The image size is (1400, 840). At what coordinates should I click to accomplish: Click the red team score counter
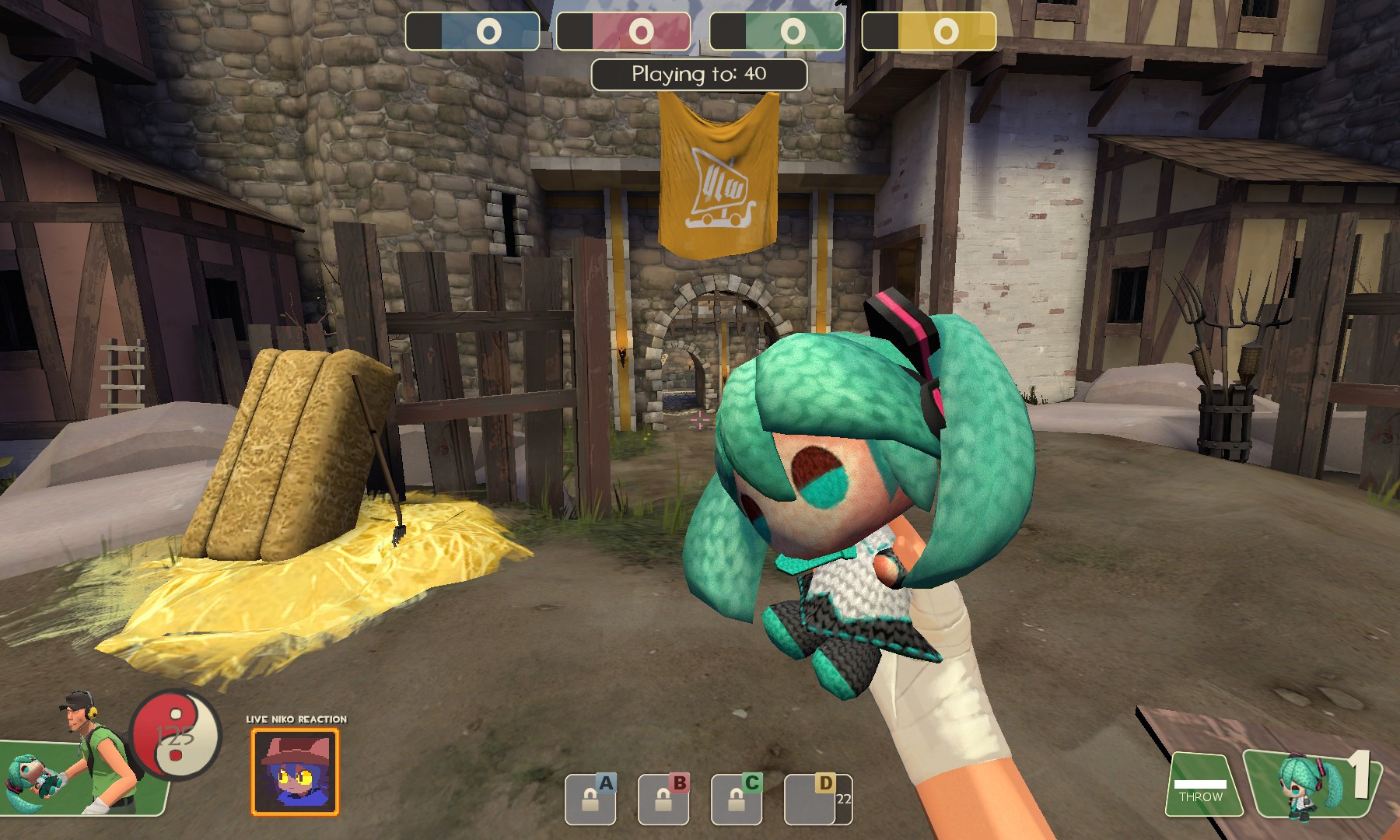tap(642, 32)
